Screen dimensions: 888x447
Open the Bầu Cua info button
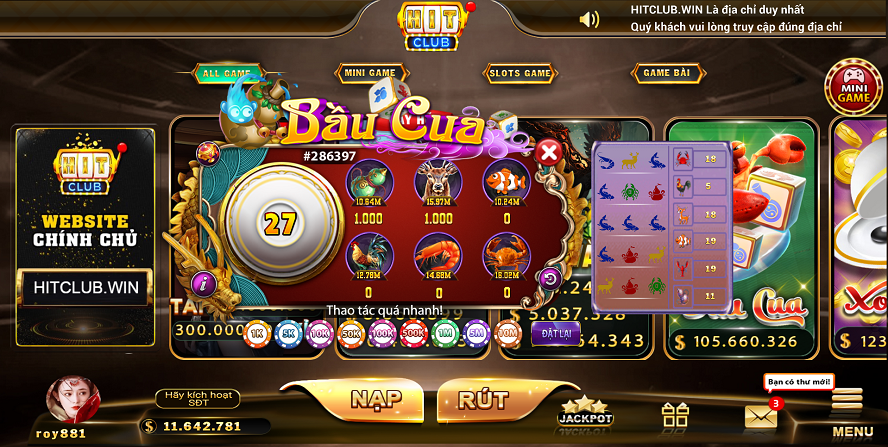(203, 283)
